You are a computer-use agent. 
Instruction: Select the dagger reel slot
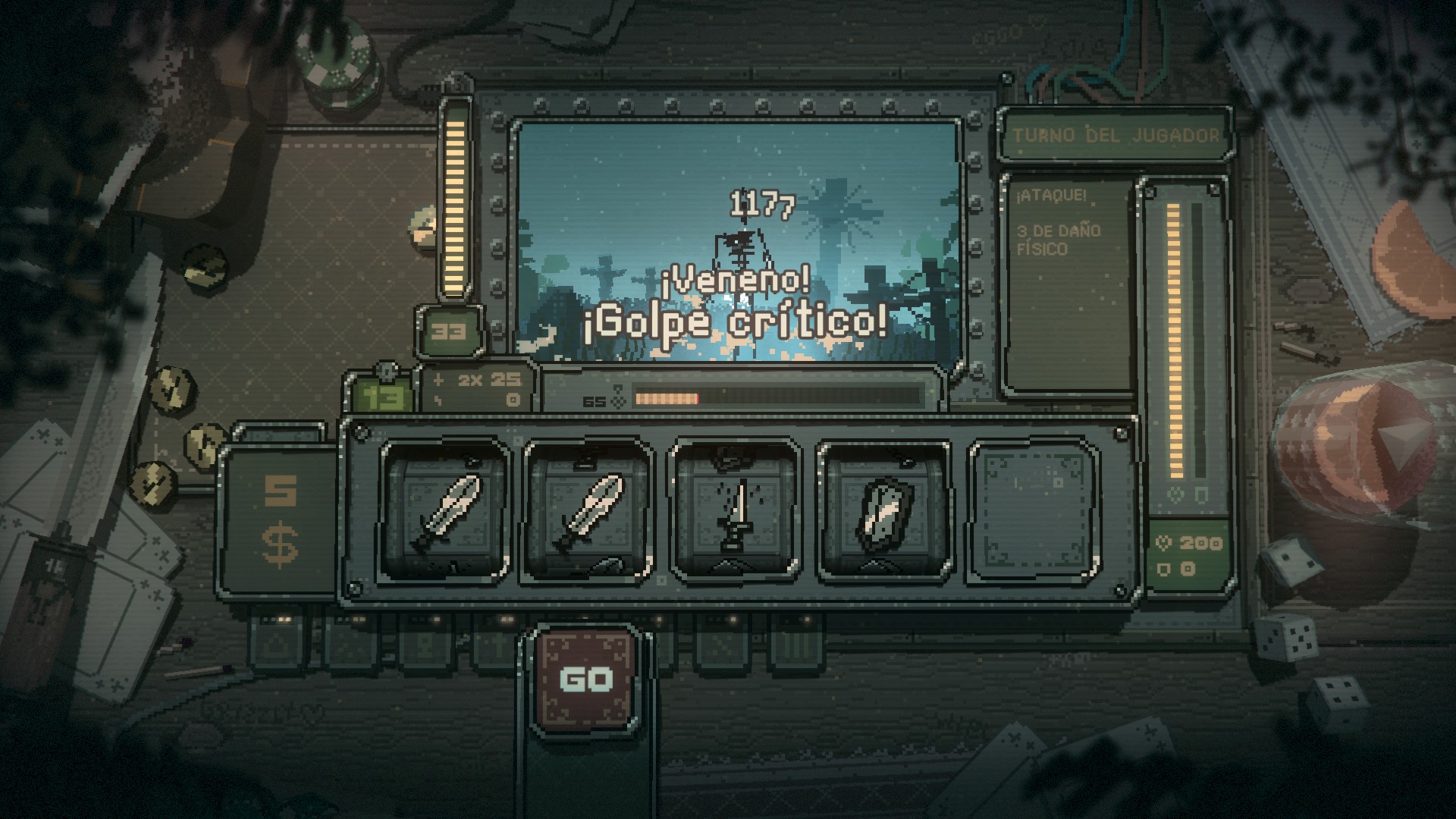click(733, 513)
